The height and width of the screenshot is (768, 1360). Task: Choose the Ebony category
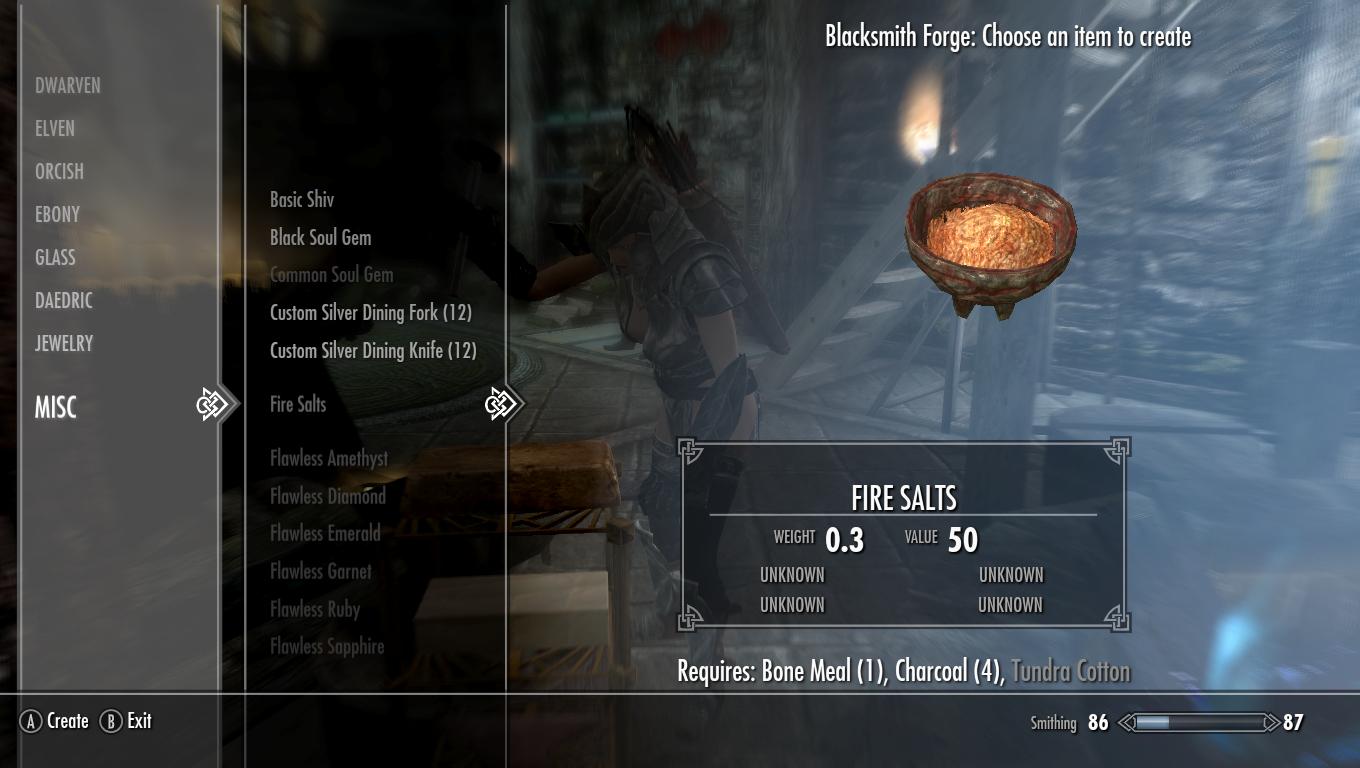pyautogui.click(x=57, y=215)
